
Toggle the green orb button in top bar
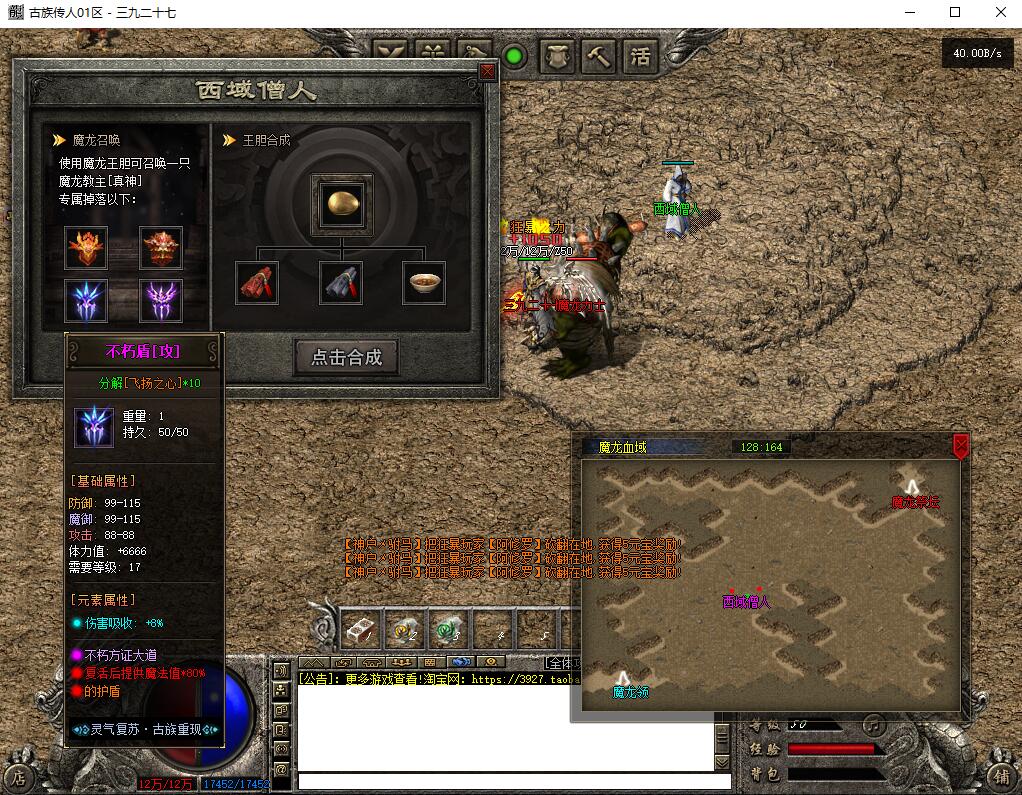click(x=514, y=56)
